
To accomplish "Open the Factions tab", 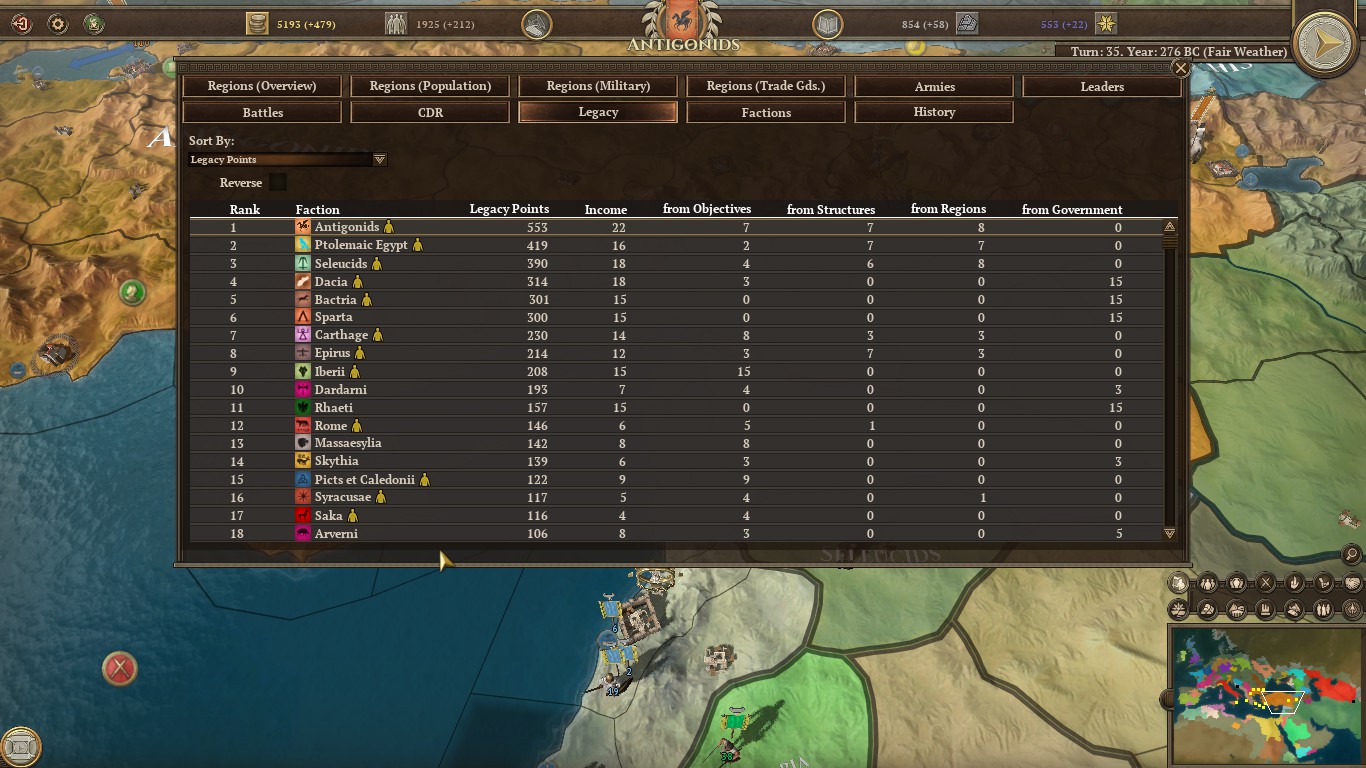I will (x=766, y=113).
